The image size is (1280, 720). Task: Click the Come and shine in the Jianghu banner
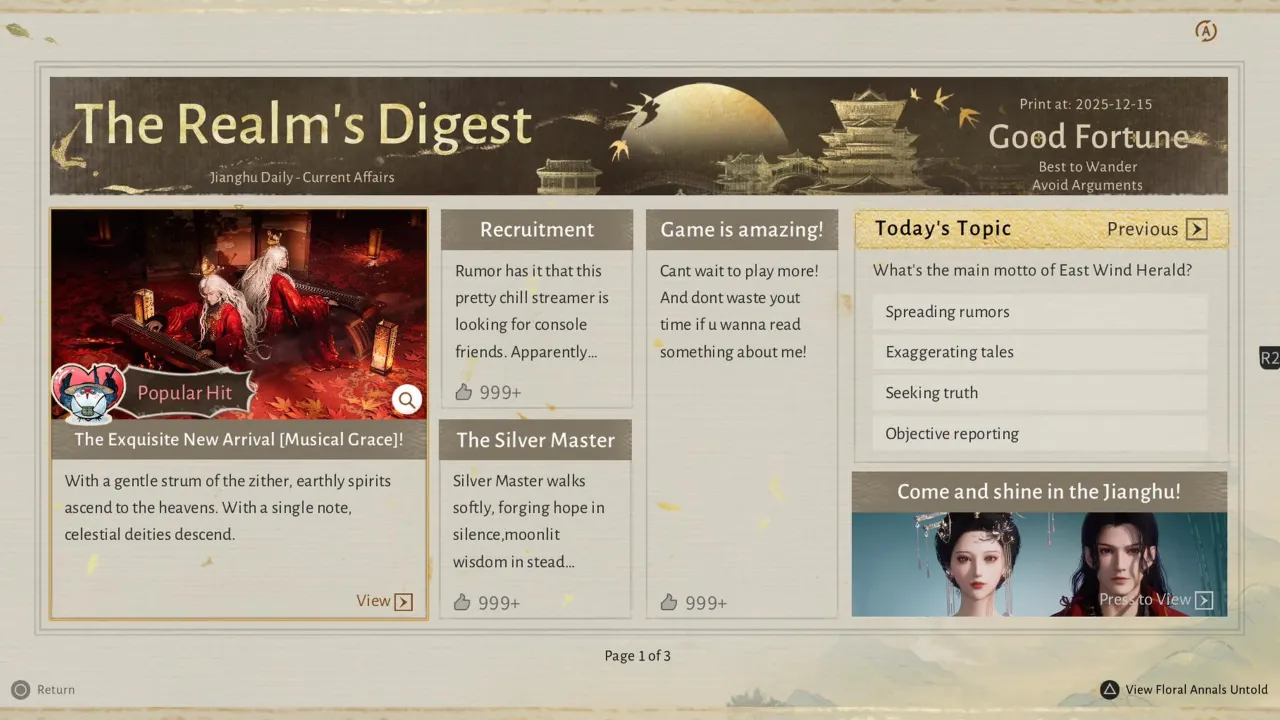click(x=1039, y=491)
